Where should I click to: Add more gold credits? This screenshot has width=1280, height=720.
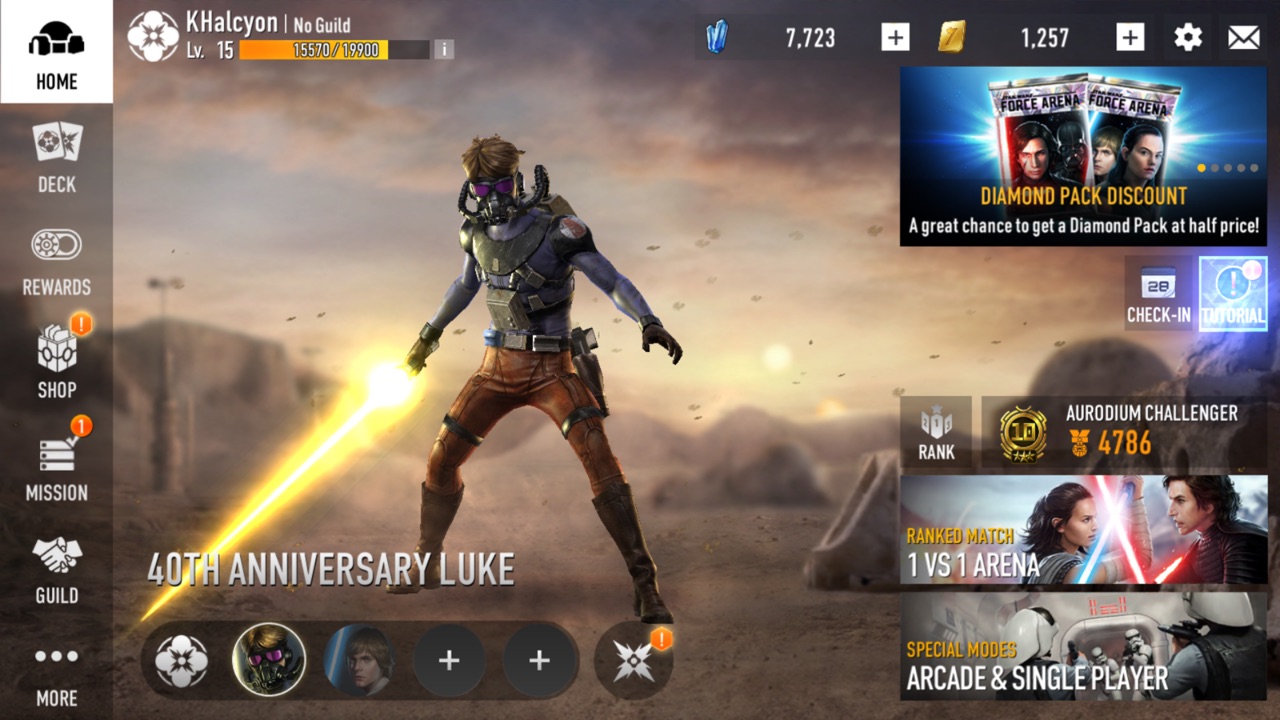[1130, 38]
